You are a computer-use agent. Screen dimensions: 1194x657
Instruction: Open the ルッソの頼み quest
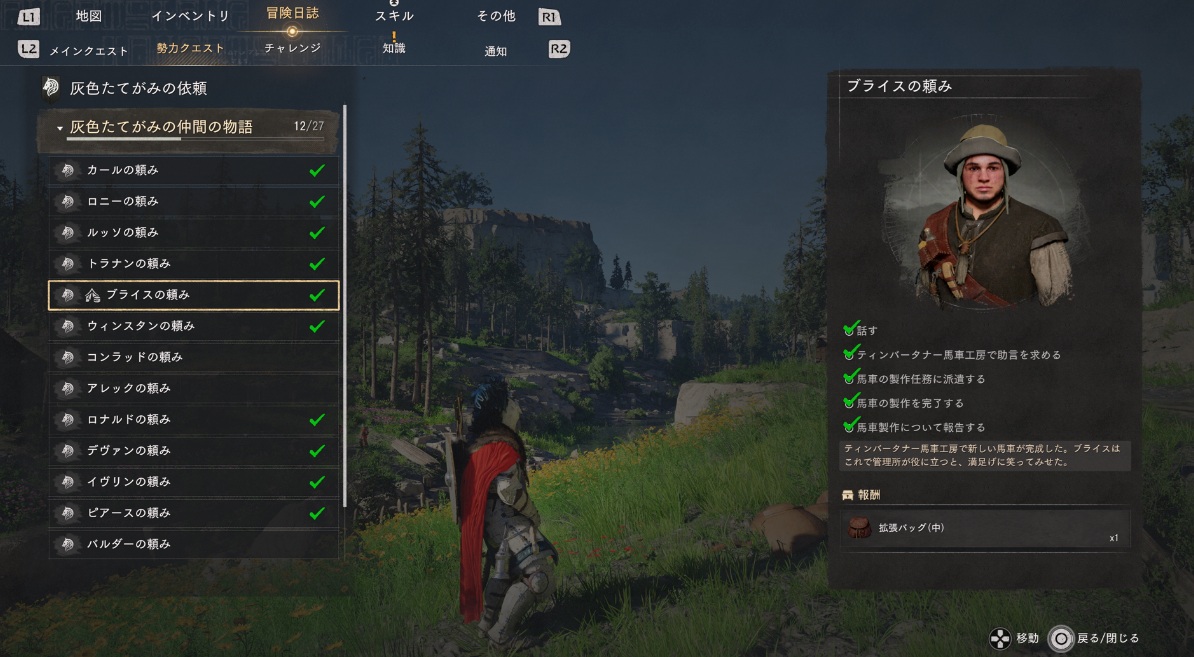click(193, 232)
